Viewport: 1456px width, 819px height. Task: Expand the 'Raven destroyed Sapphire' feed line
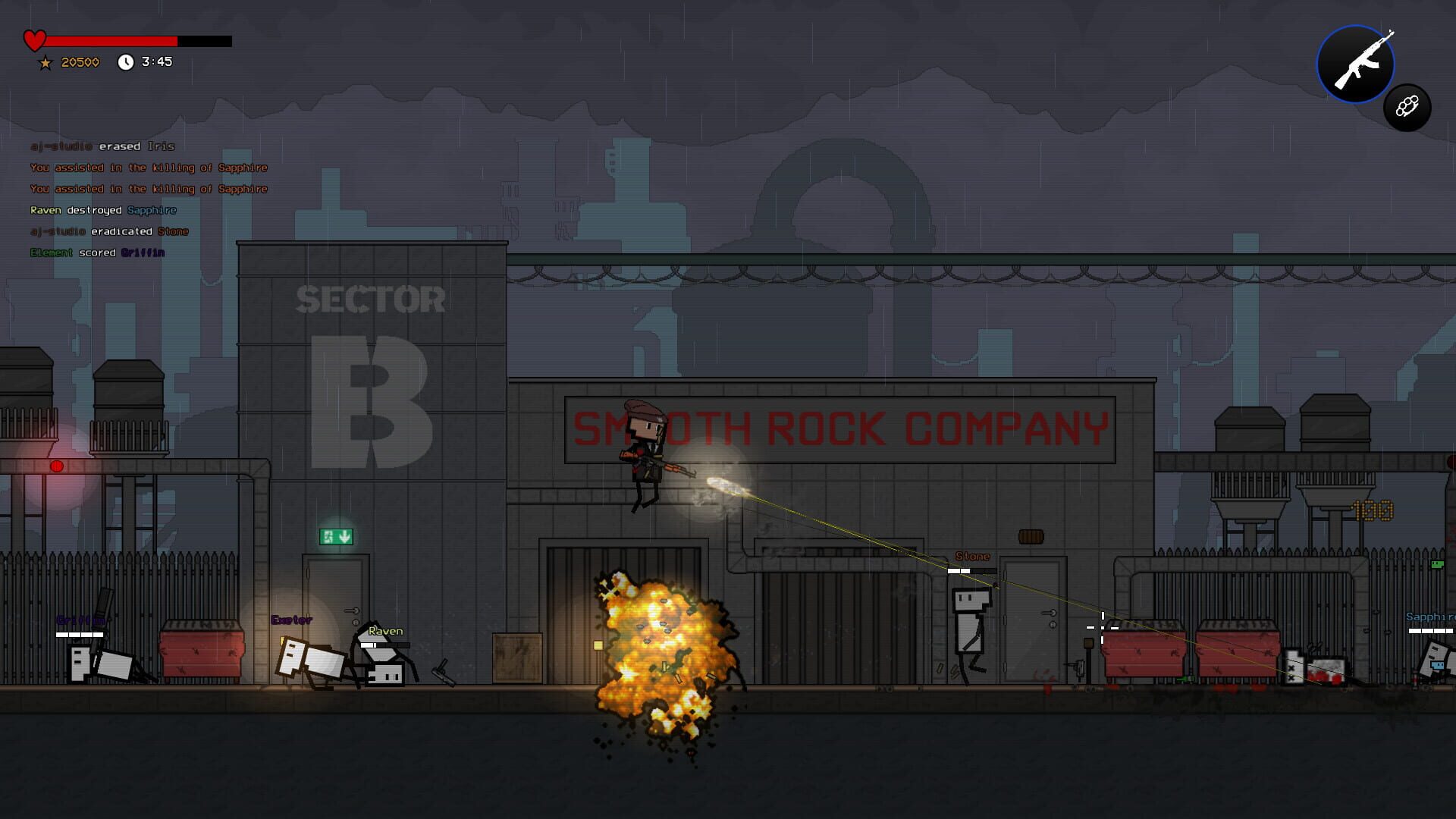point(103,210)
